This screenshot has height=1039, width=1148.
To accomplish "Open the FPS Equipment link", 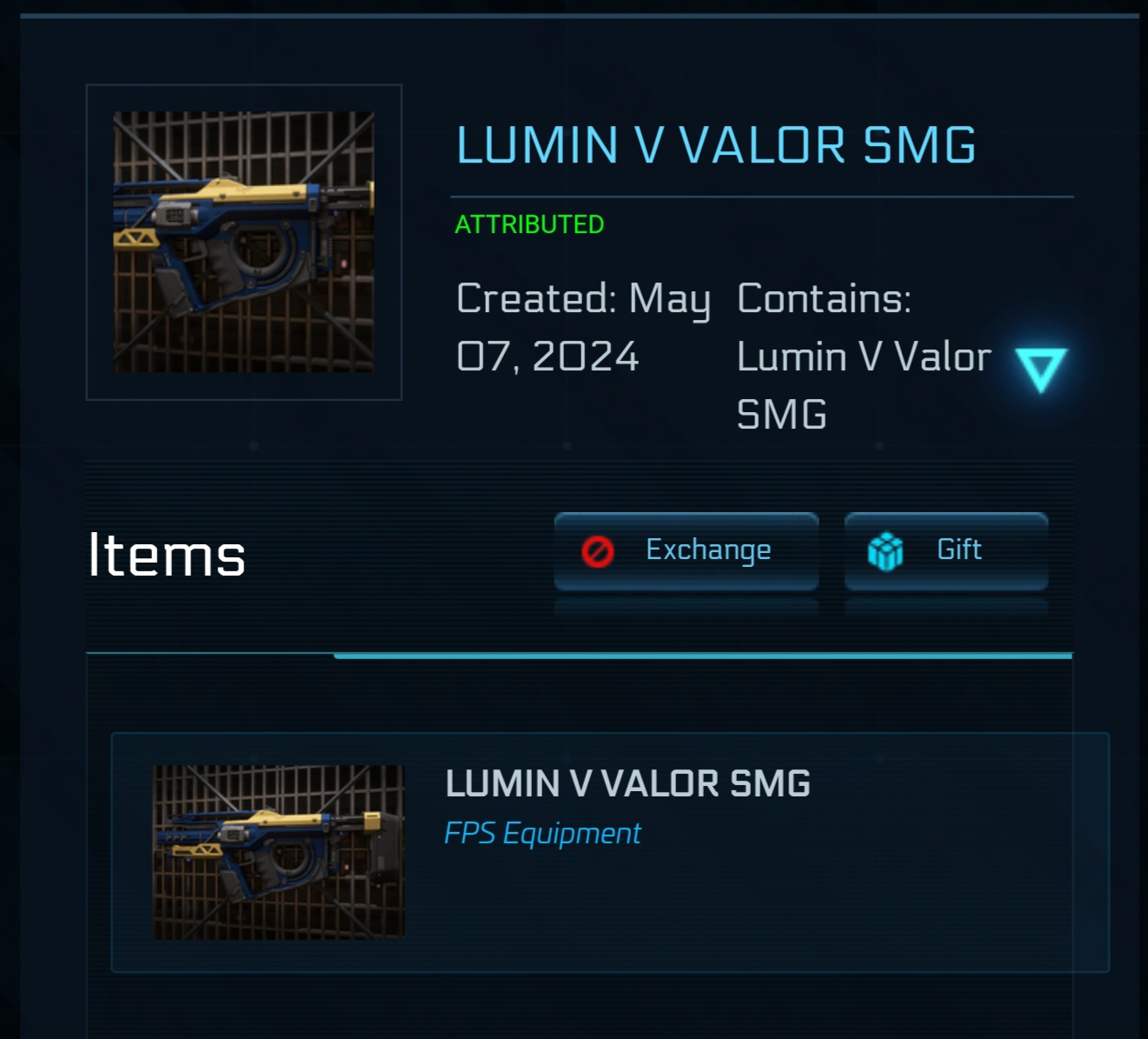I will coord(542,833).
